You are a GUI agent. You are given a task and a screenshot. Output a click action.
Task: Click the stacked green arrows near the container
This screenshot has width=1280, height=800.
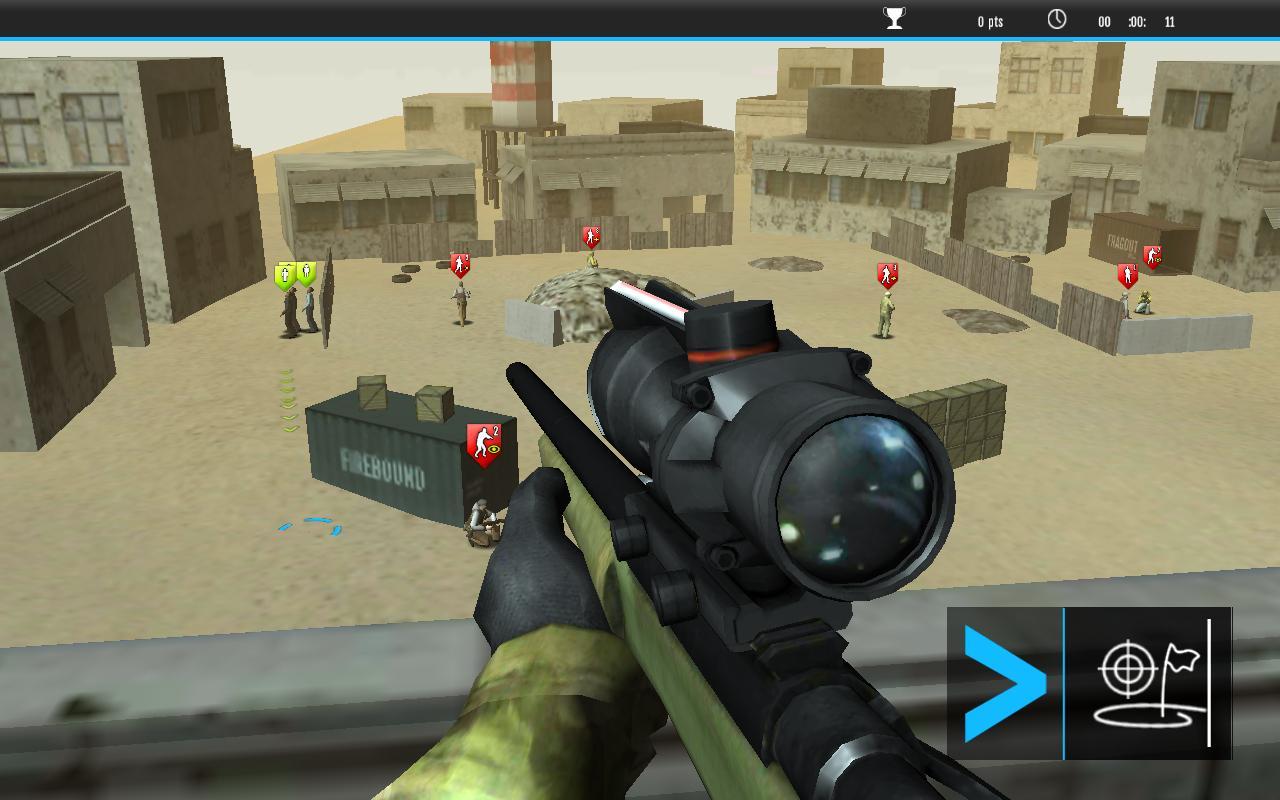point(288,402)
